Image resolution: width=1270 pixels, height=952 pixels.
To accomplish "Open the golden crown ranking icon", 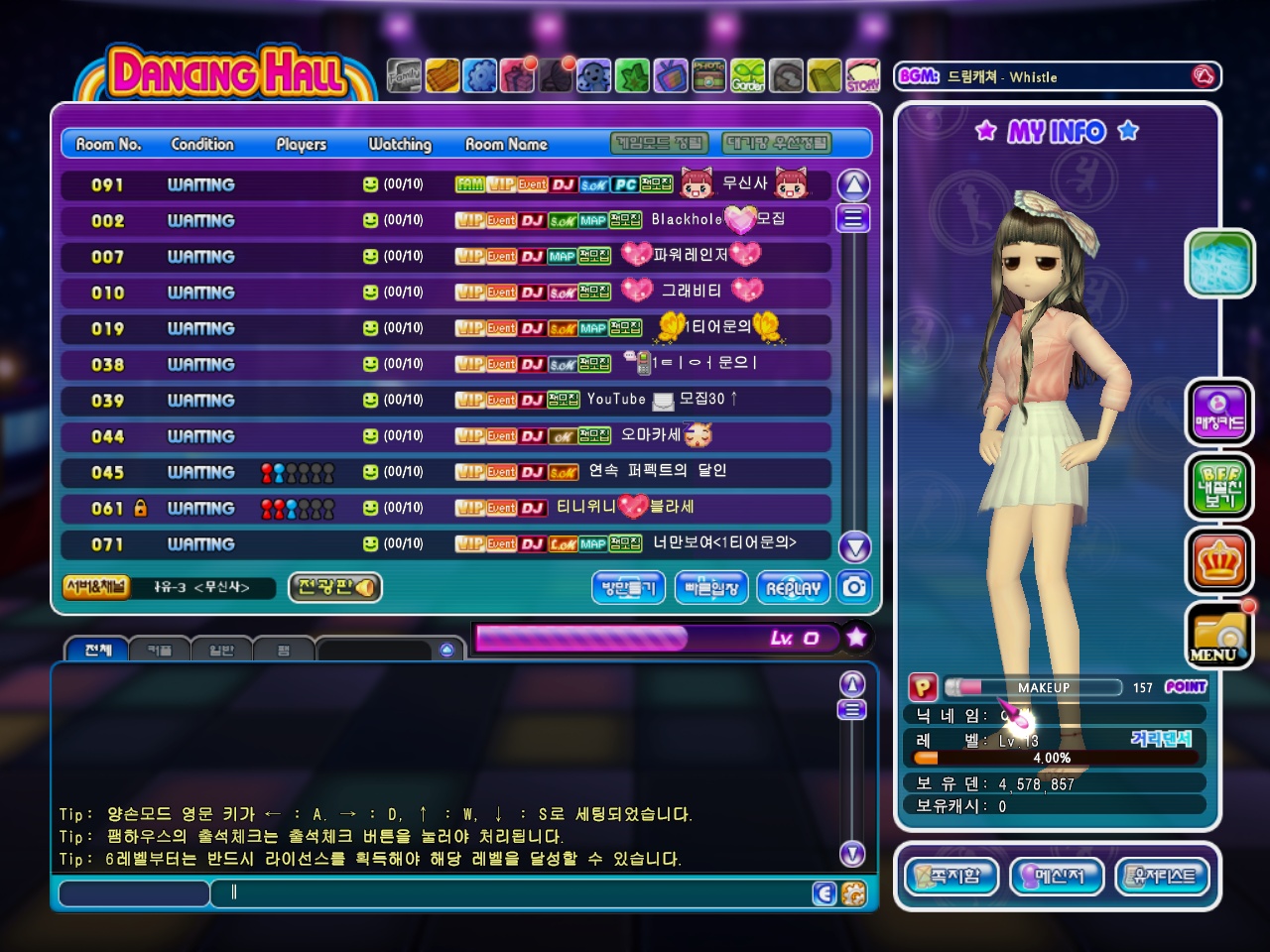I will [1218, 562].
